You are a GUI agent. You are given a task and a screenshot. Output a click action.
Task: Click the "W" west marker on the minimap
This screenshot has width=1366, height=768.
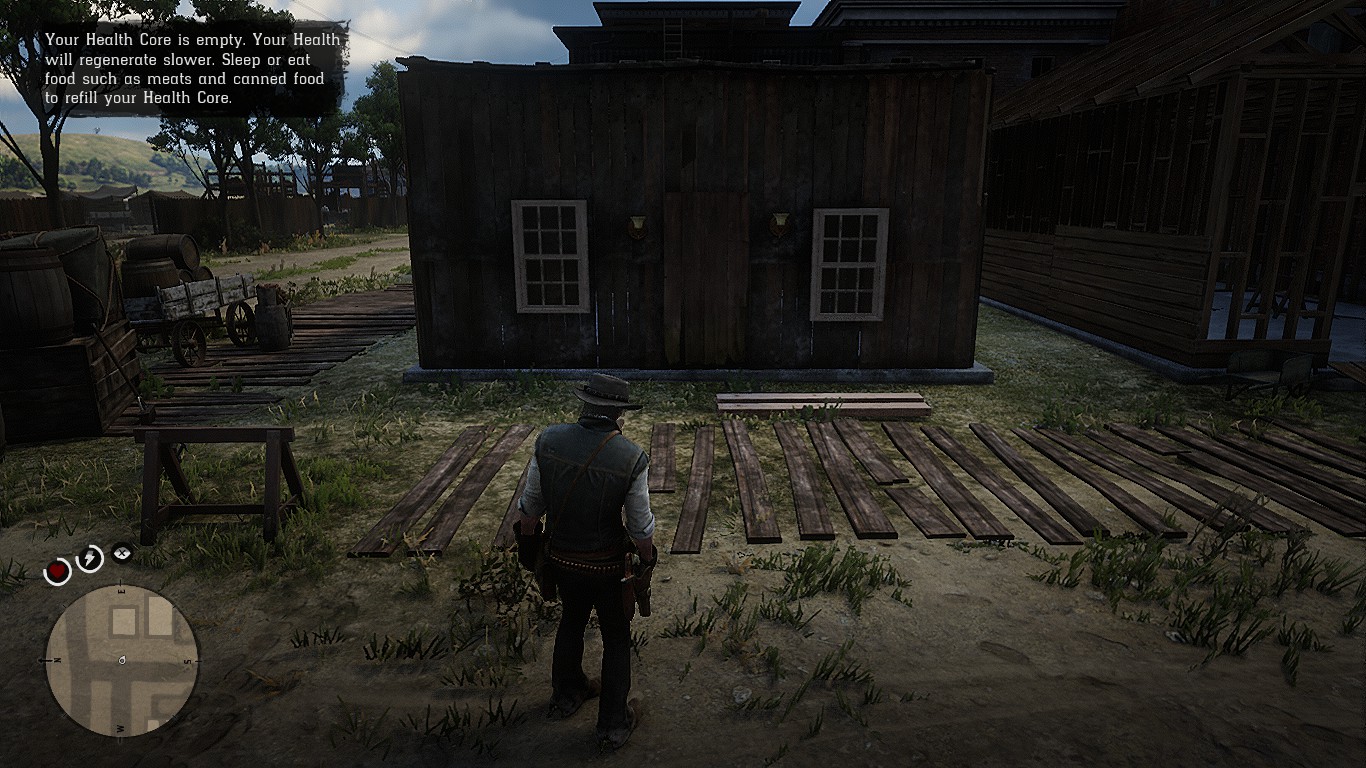[x=120, y=728]
